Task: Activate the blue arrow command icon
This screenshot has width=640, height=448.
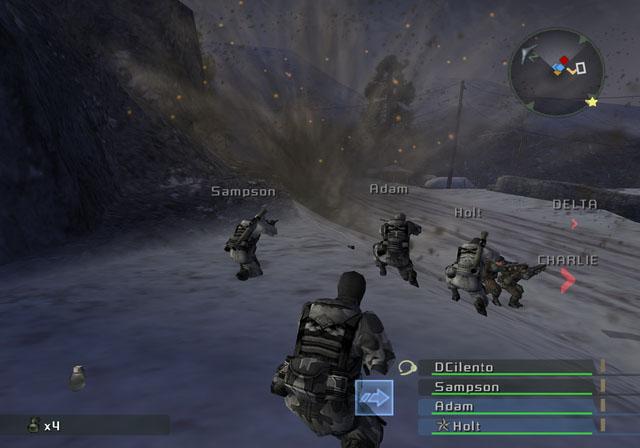Action: (374, 398)
